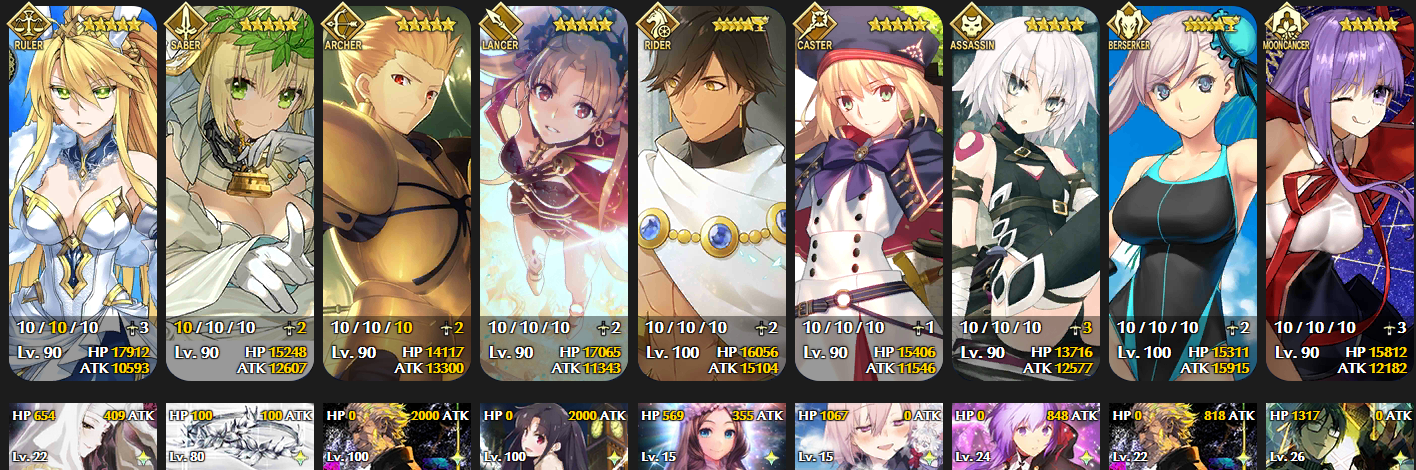Select the Lv. 80 craft essence thumbnail
1416x470 pixels.
click(240, 437)
